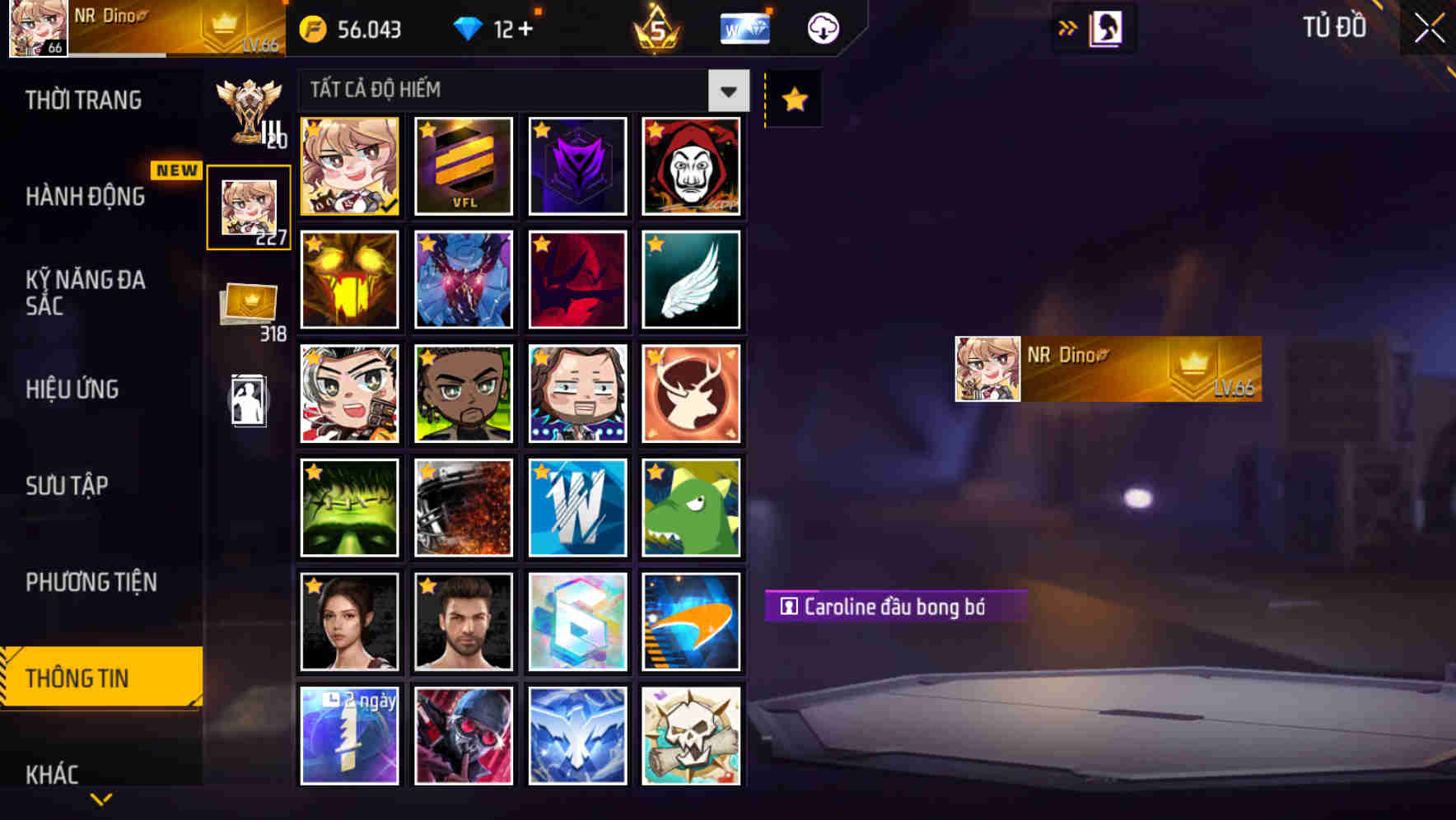Viewport: 1456px width, 820px height.
Task: Open the avatar category showing 227 items
Action: pos(249,204)
